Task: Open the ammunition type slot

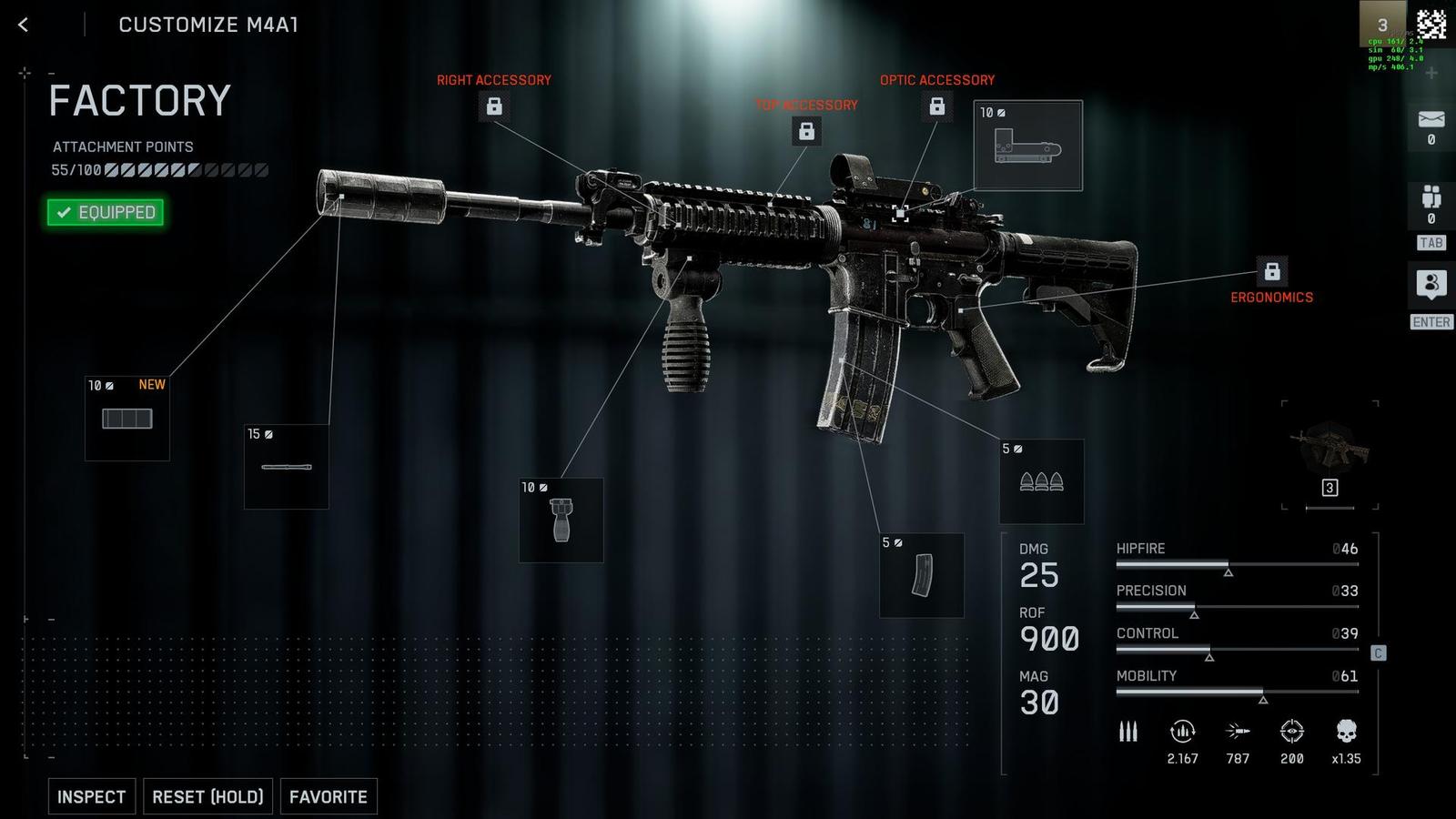Action: point(1042,481)
